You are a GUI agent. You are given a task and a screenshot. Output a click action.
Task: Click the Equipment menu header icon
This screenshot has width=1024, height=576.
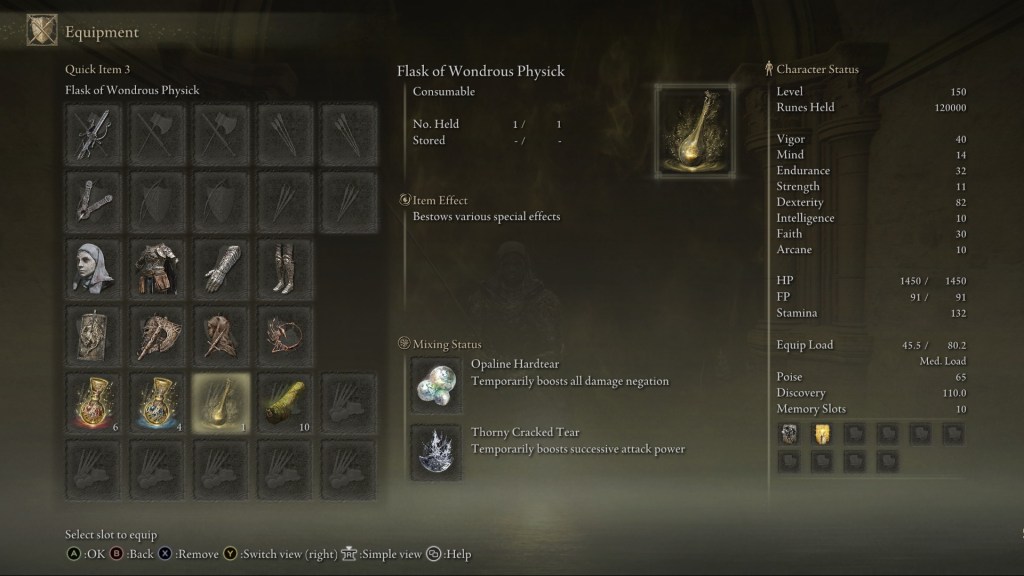[42, 31]
